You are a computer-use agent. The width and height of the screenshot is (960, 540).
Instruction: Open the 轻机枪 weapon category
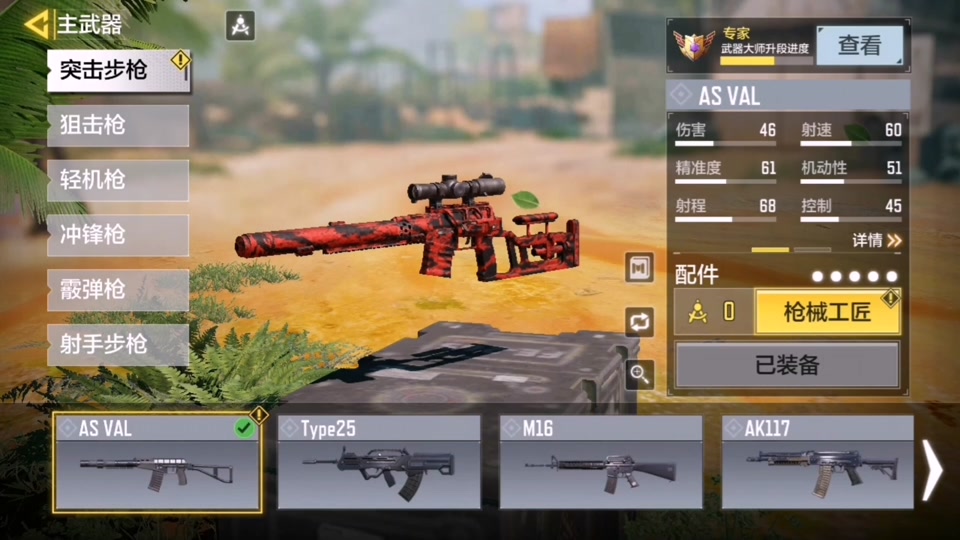(118, 180)
